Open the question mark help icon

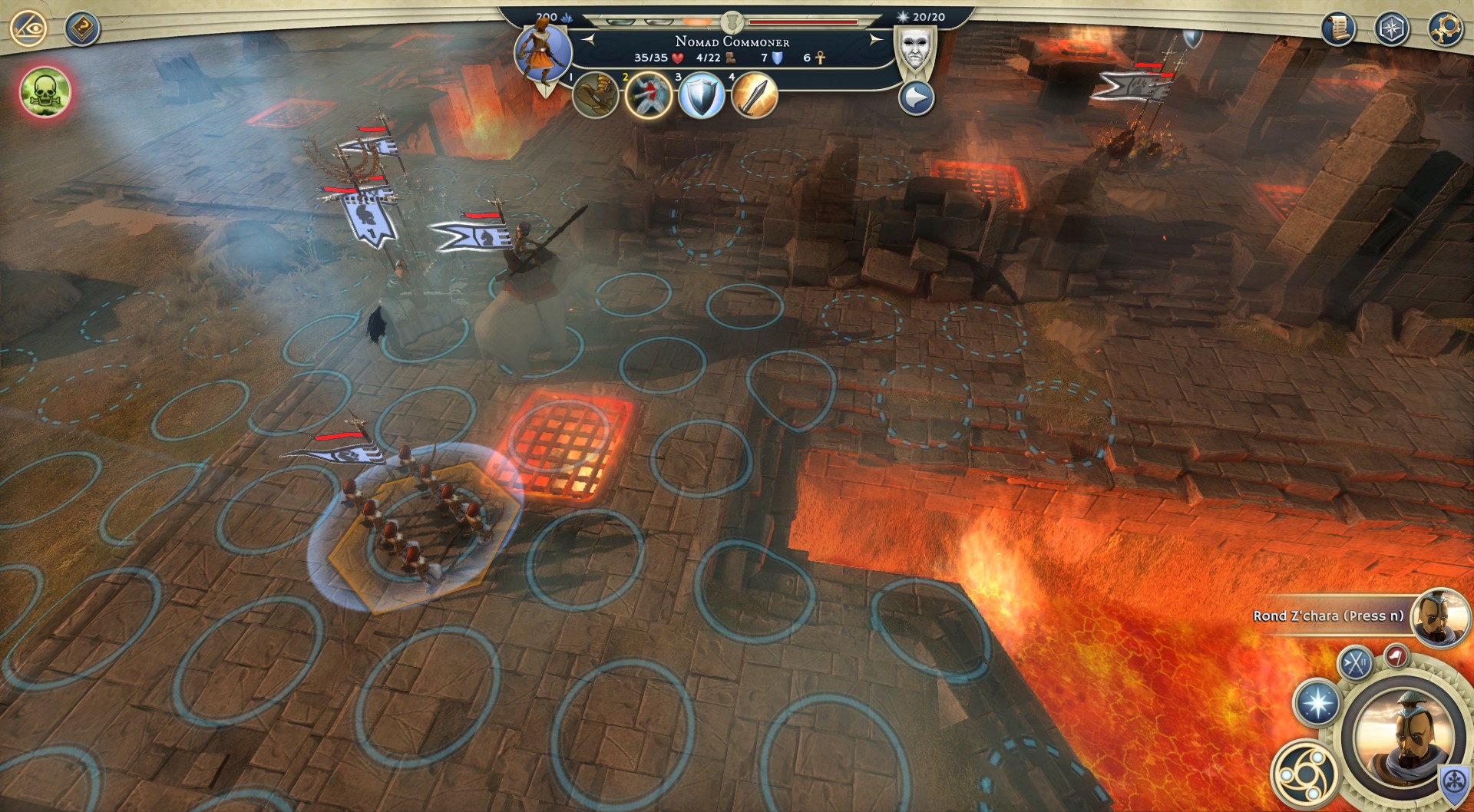[x=81, y=29]
